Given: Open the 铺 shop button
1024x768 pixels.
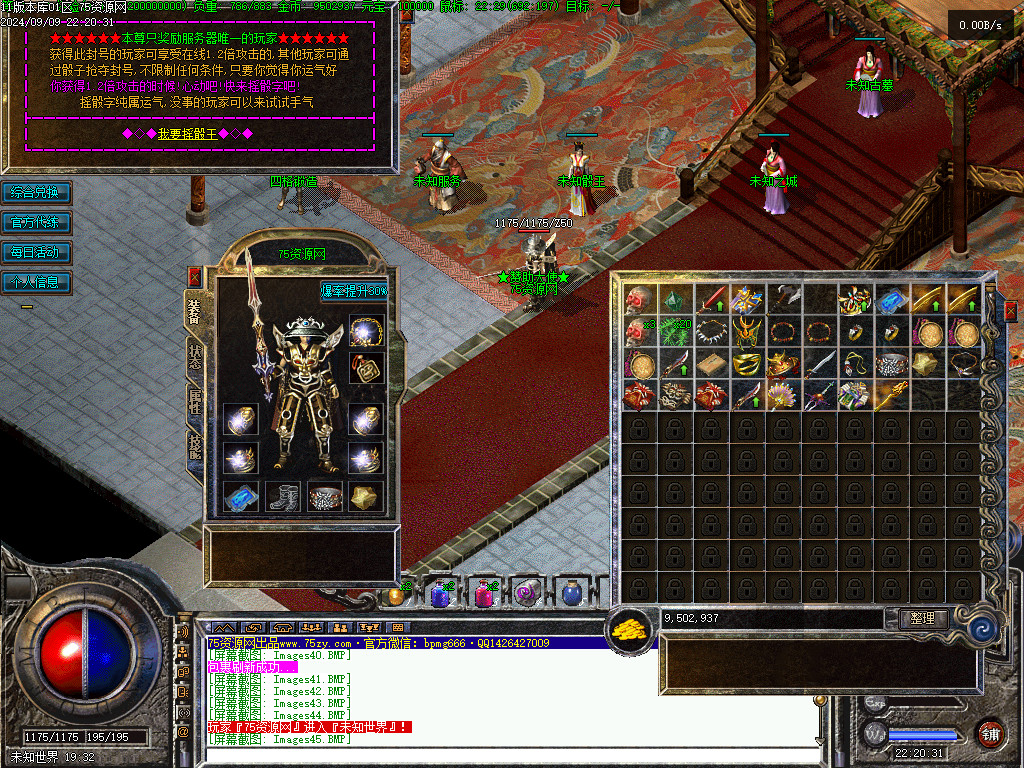Looking at the screenshot, I should pos(990,733).
